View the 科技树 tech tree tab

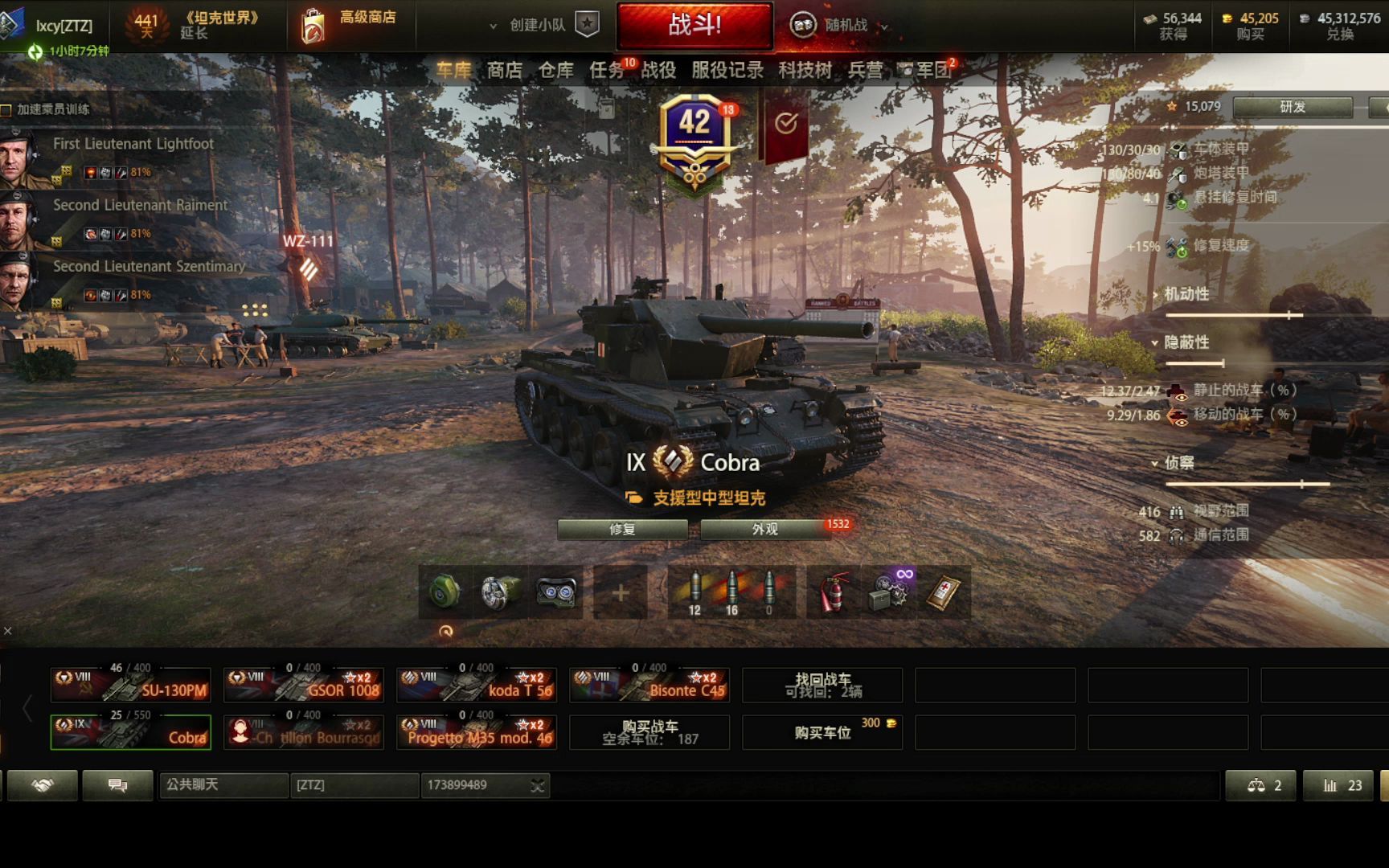pos(805,71)
